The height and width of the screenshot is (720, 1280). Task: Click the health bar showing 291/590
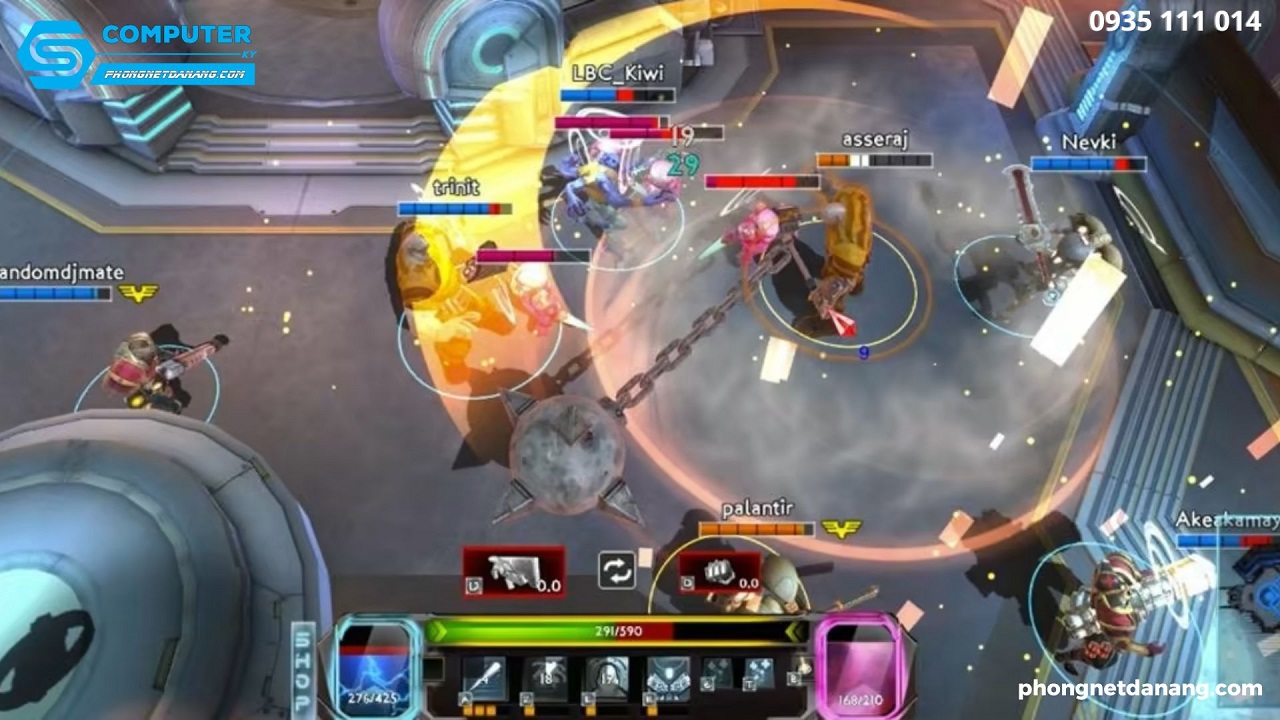pos(619,630)
